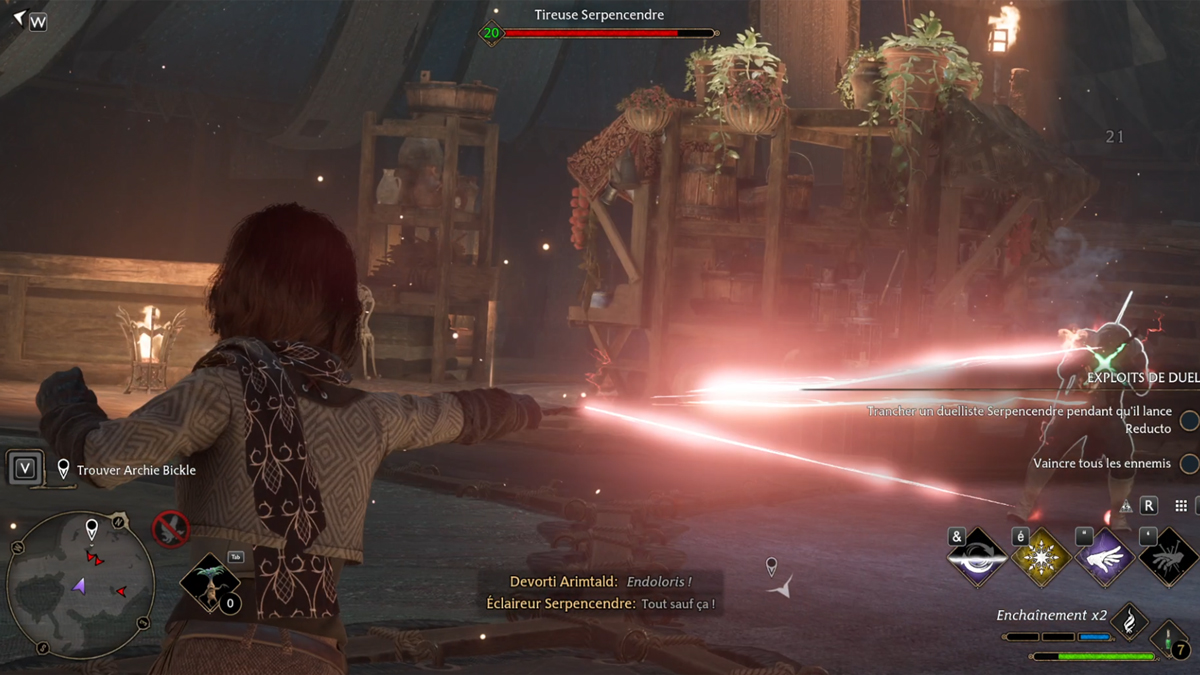Viewport: 1200px width, 675px height.
Task: Activate the swirling vortex spell slot
Action: tap(976, 558)
